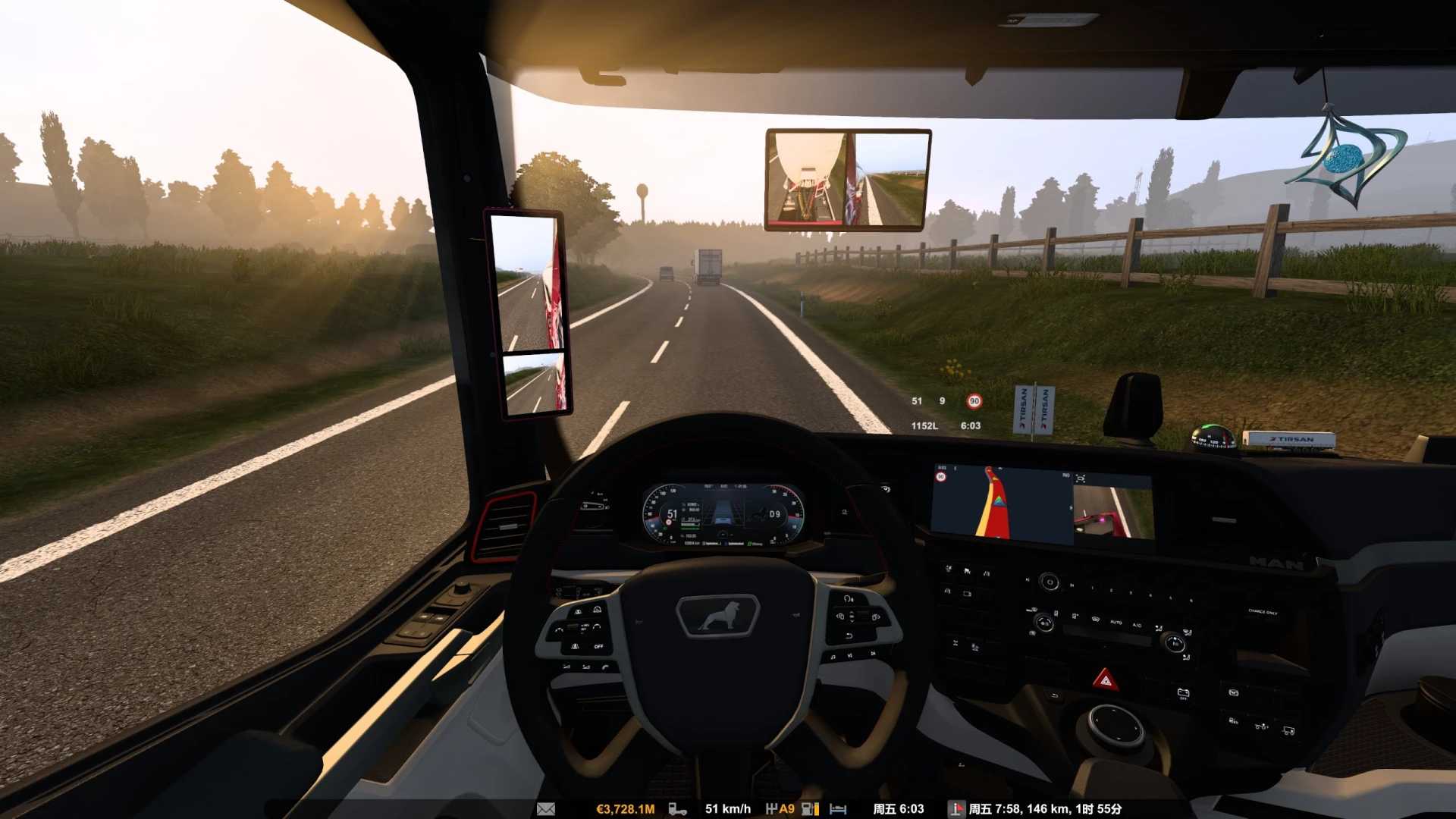1456x819 pixels.
Task: Click the gearbox shifter icon
Action: (771, 809)
